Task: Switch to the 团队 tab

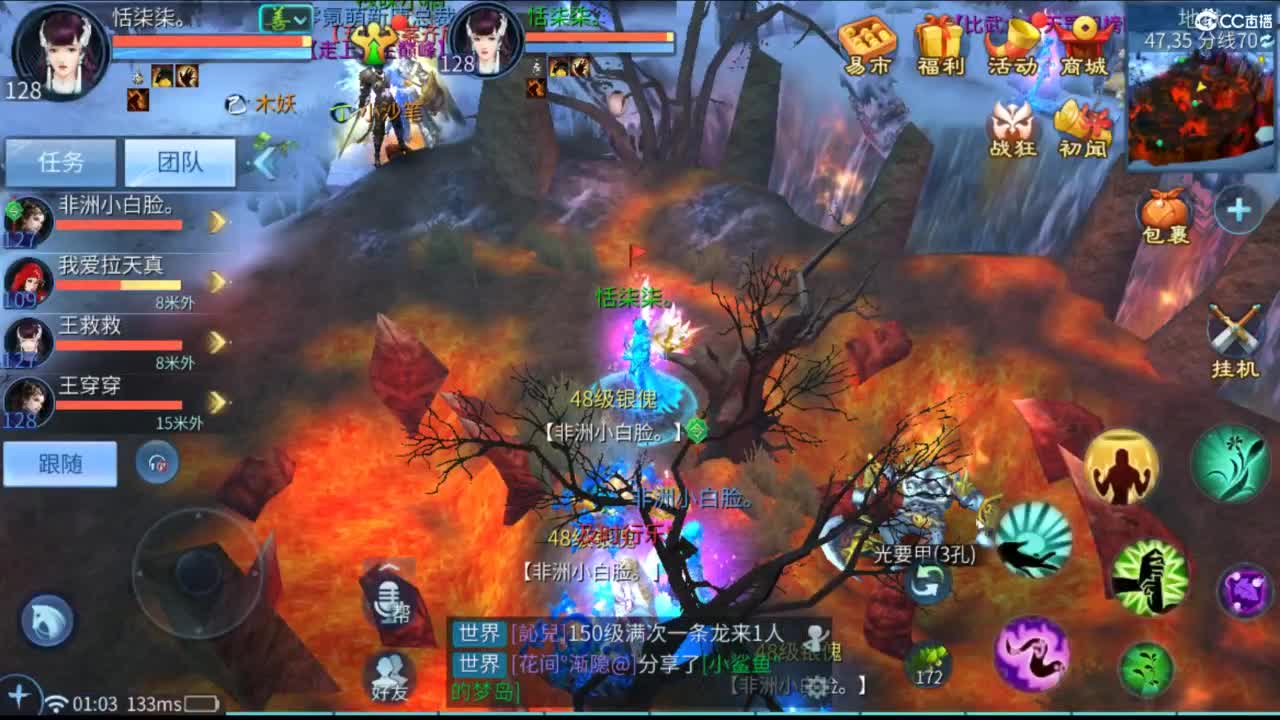Action: point(180,162)
